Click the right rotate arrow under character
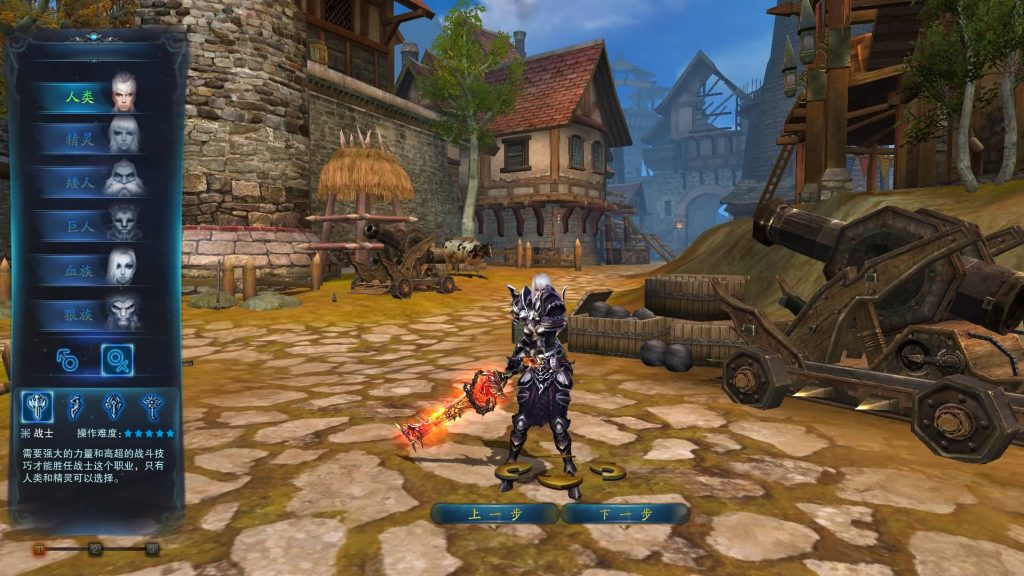The height and width of the screenshot is (576, 1024). click(x=607, y=470)
